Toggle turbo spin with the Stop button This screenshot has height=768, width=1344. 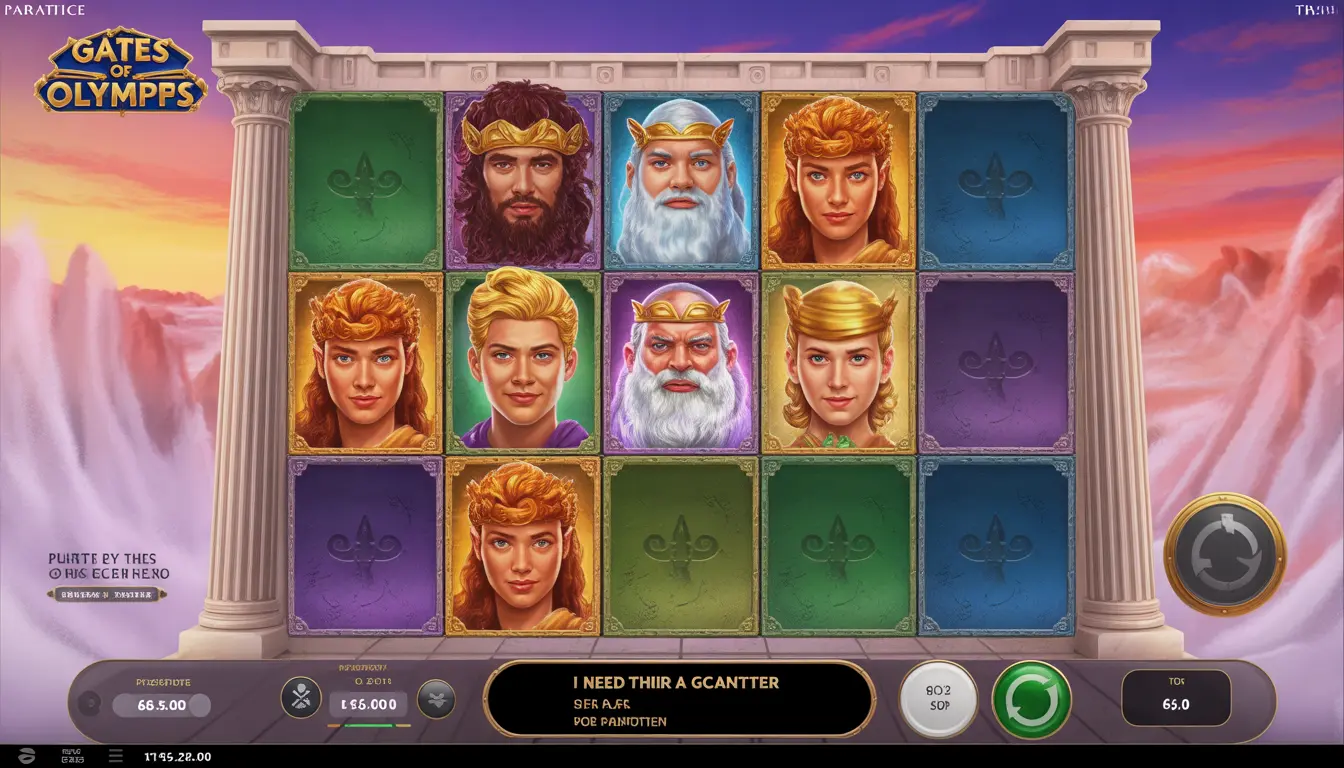point(938,699)
